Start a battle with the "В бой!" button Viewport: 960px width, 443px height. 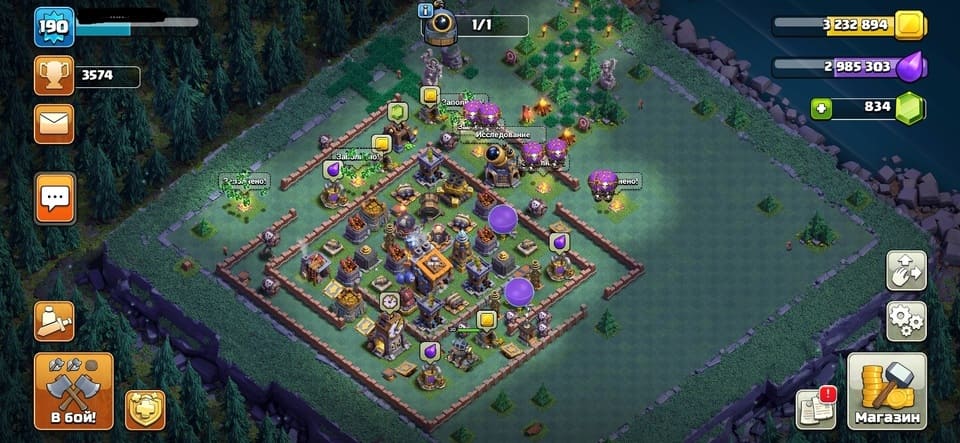(x=73, y=390)
